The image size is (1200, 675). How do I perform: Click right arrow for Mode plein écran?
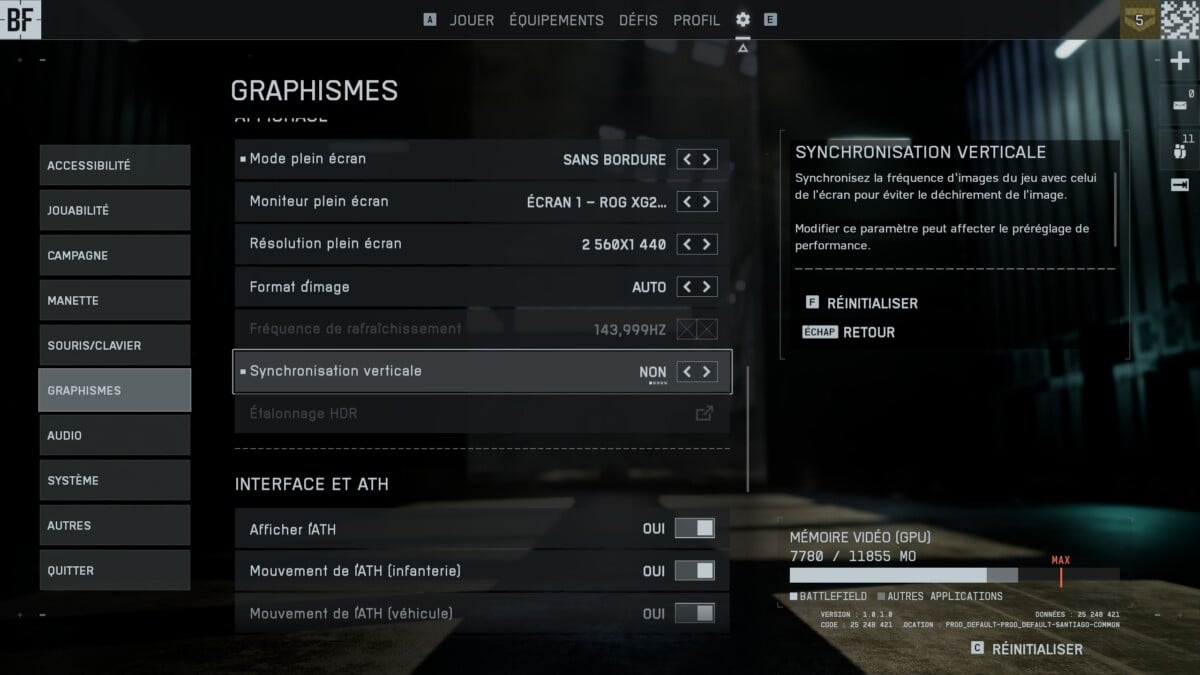[707, 159]
